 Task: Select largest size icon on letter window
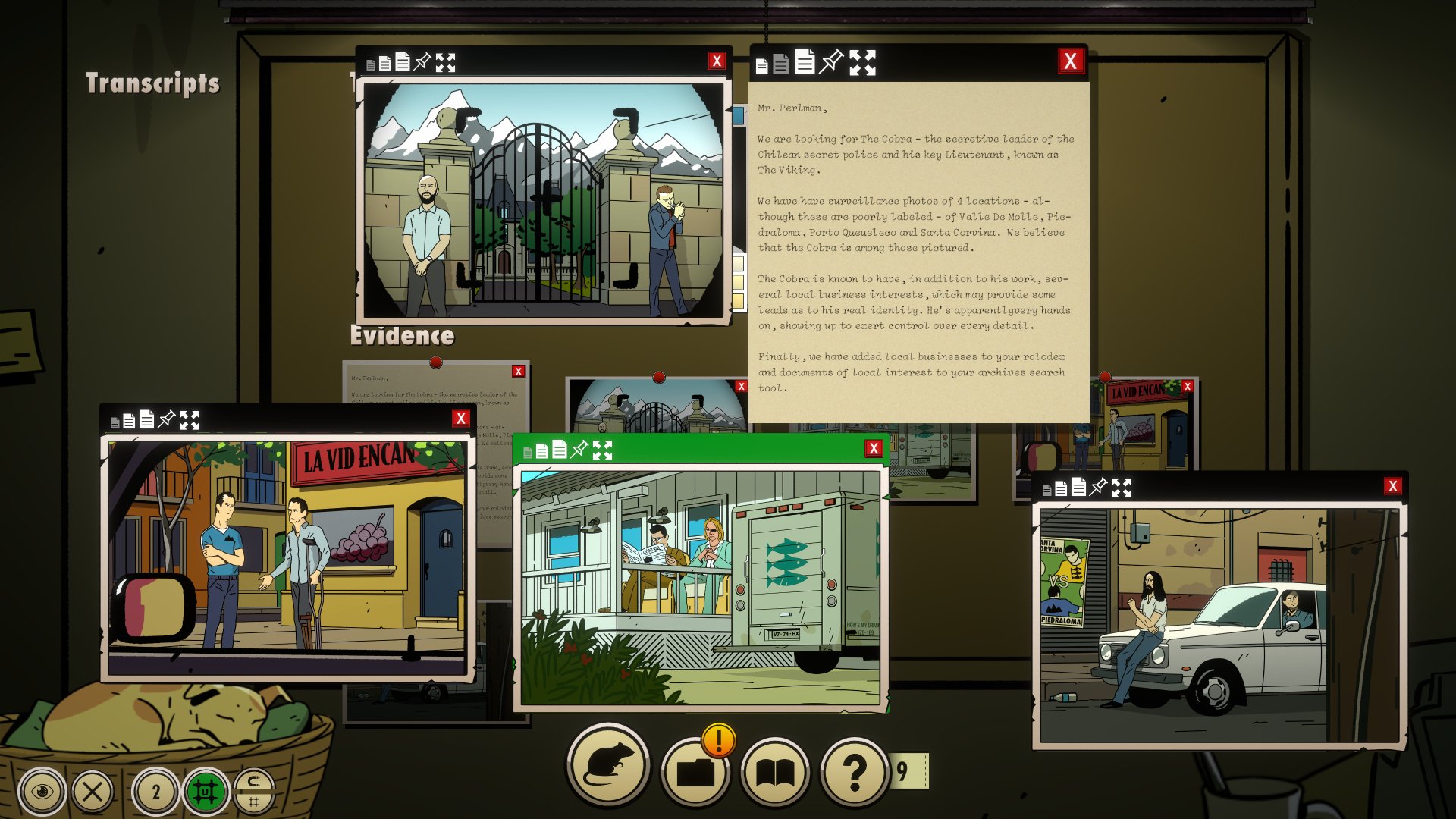805,61
